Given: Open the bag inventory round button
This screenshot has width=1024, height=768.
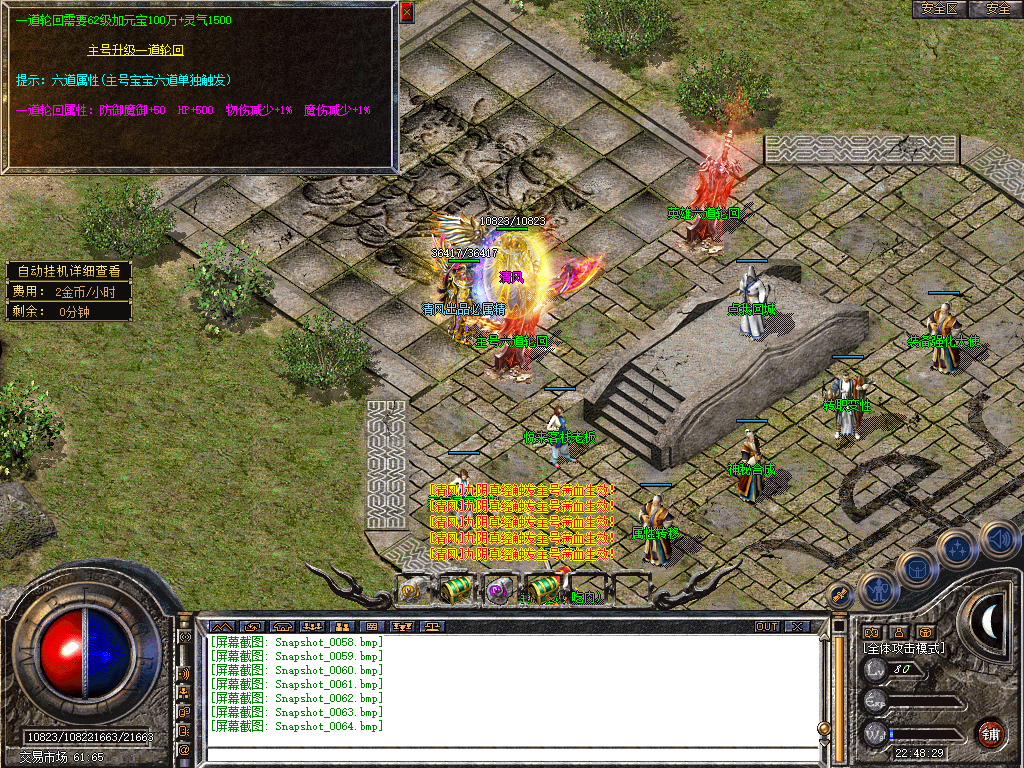Looking at the screenshot, I should coord(916,570).
